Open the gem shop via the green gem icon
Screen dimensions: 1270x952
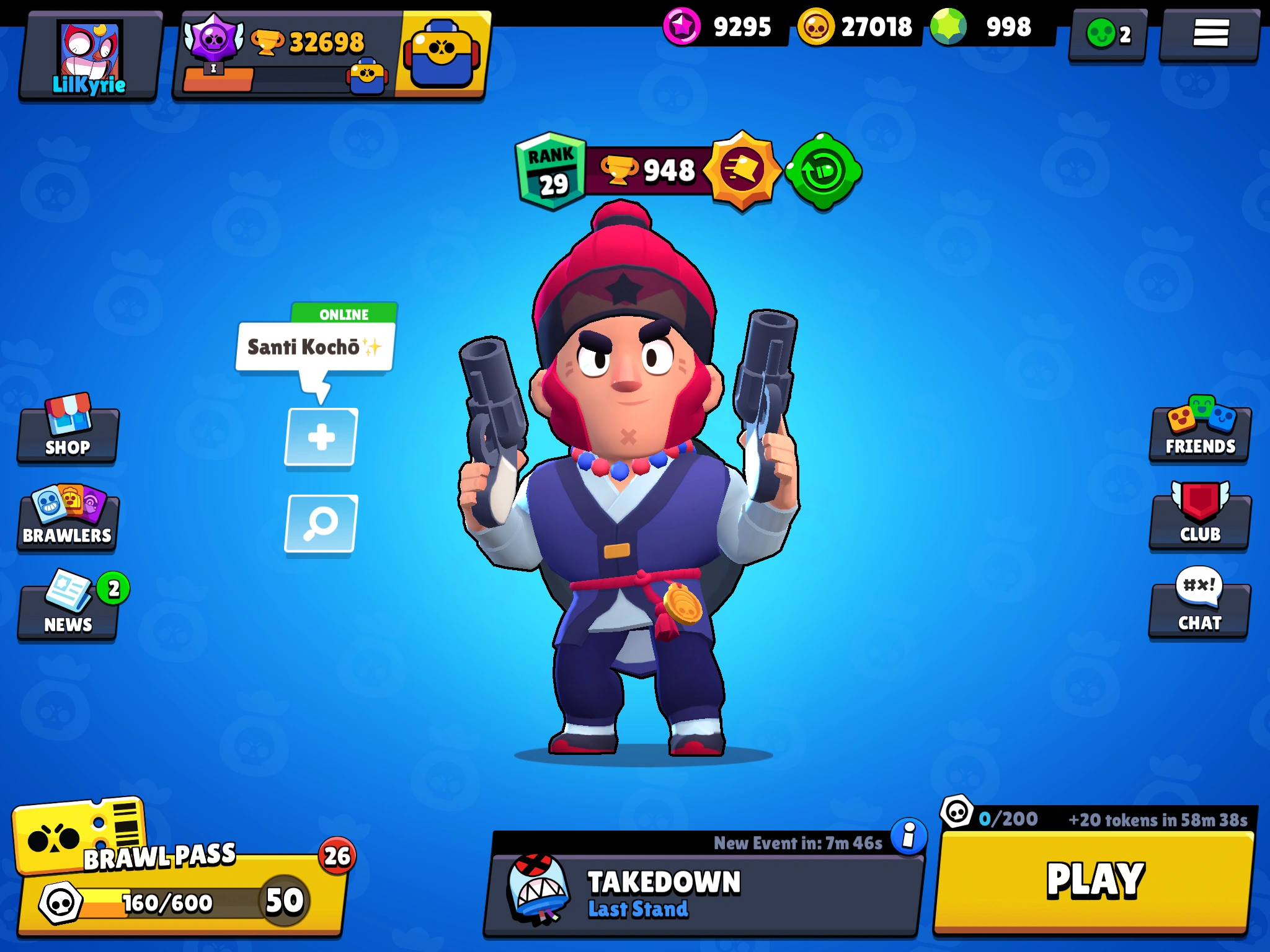[x=942, y=27]
